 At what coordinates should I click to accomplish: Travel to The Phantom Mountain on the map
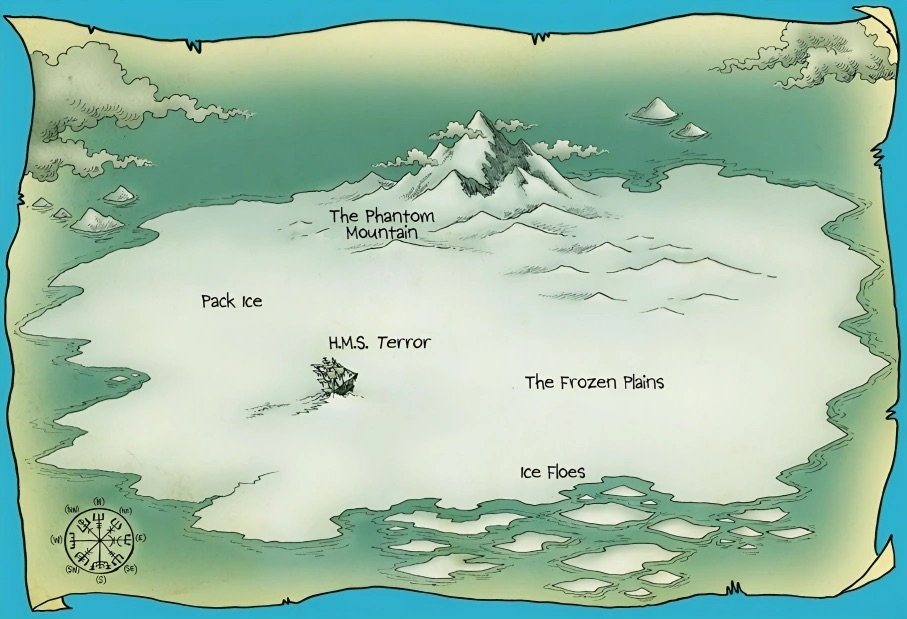382,224
